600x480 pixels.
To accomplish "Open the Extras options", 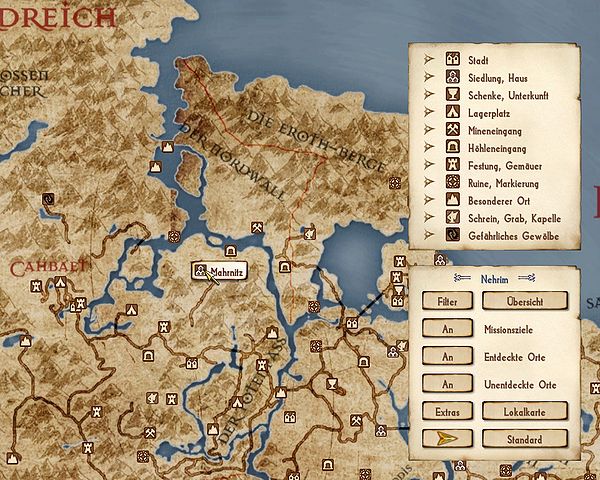I will coord(446,411).
